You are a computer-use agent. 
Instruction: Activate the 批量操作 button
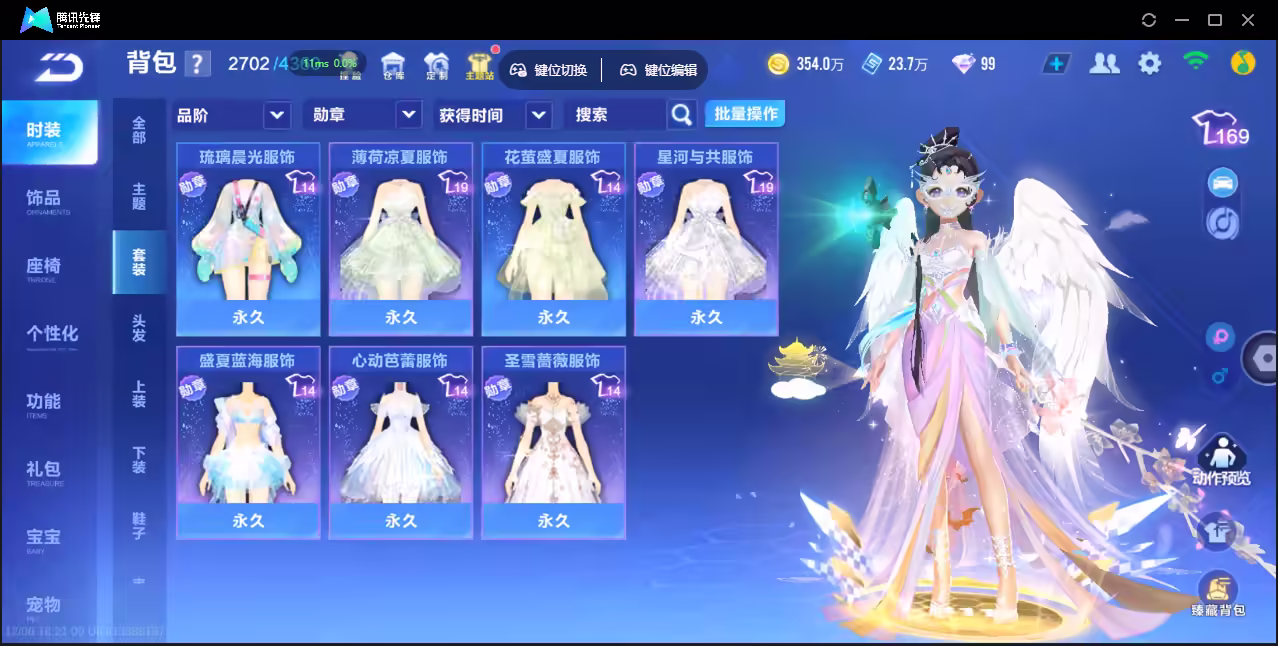click(x=745, y=114)
